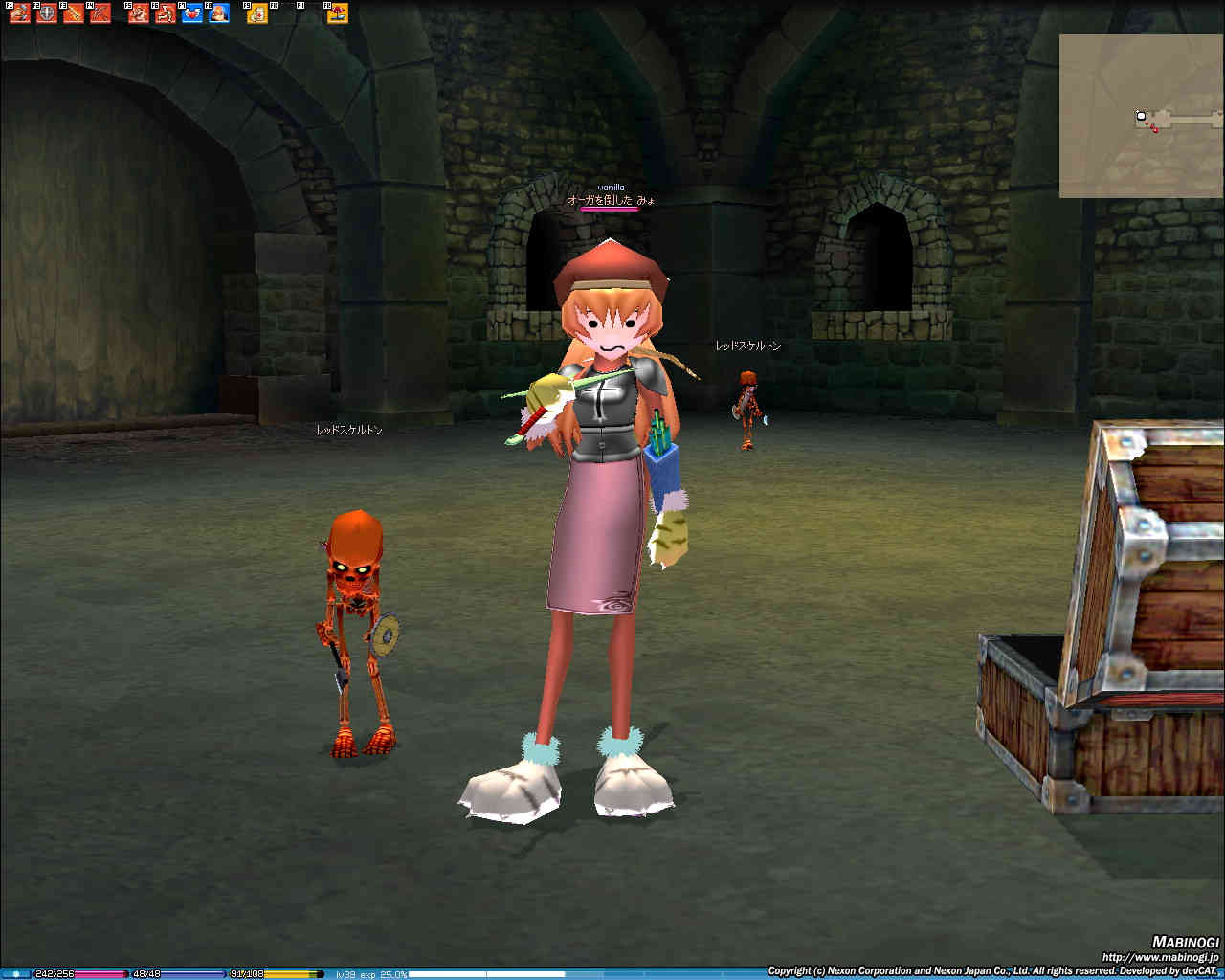This screenshot has width=1225, height=980.
Task: Activate the F1 hammer skill icon
Action: coord(20,13)
